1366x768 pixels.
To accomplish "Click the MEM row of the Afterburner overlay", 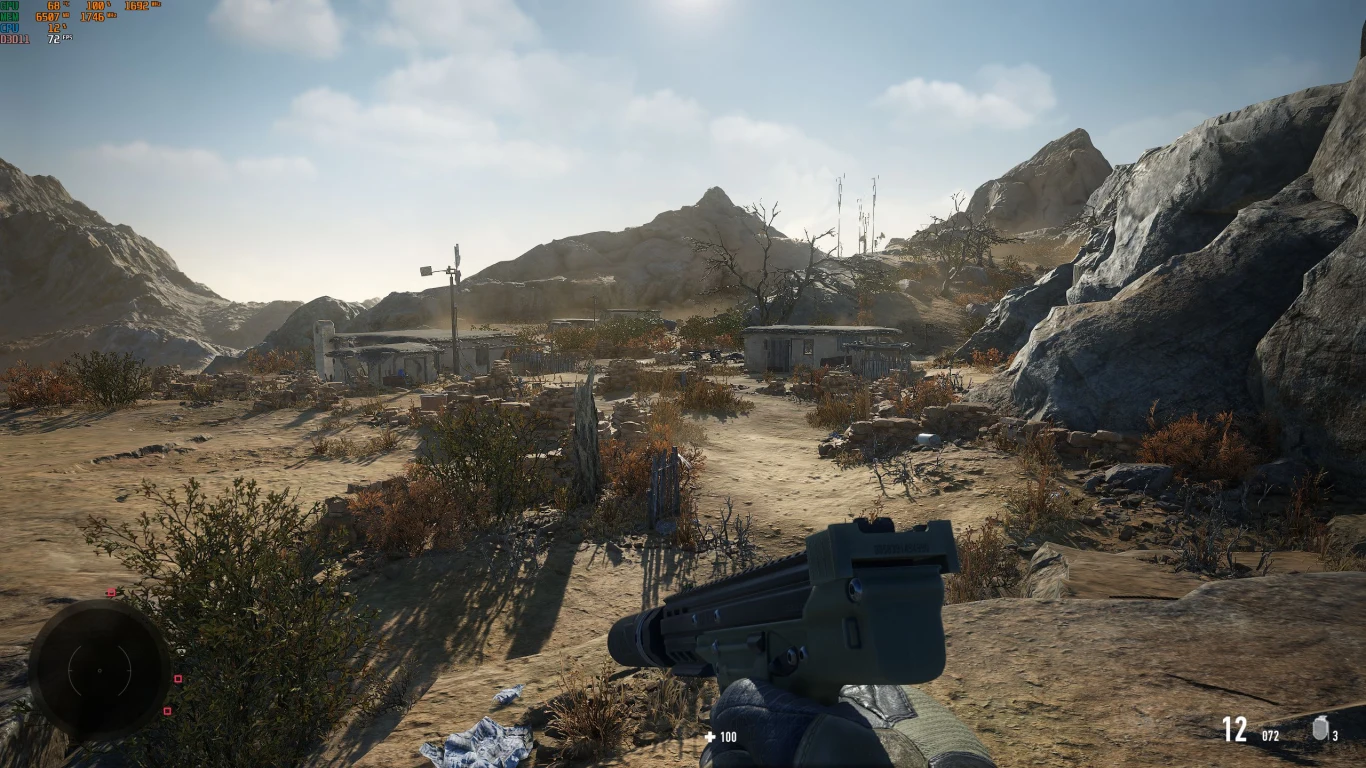I will point(13,16).
